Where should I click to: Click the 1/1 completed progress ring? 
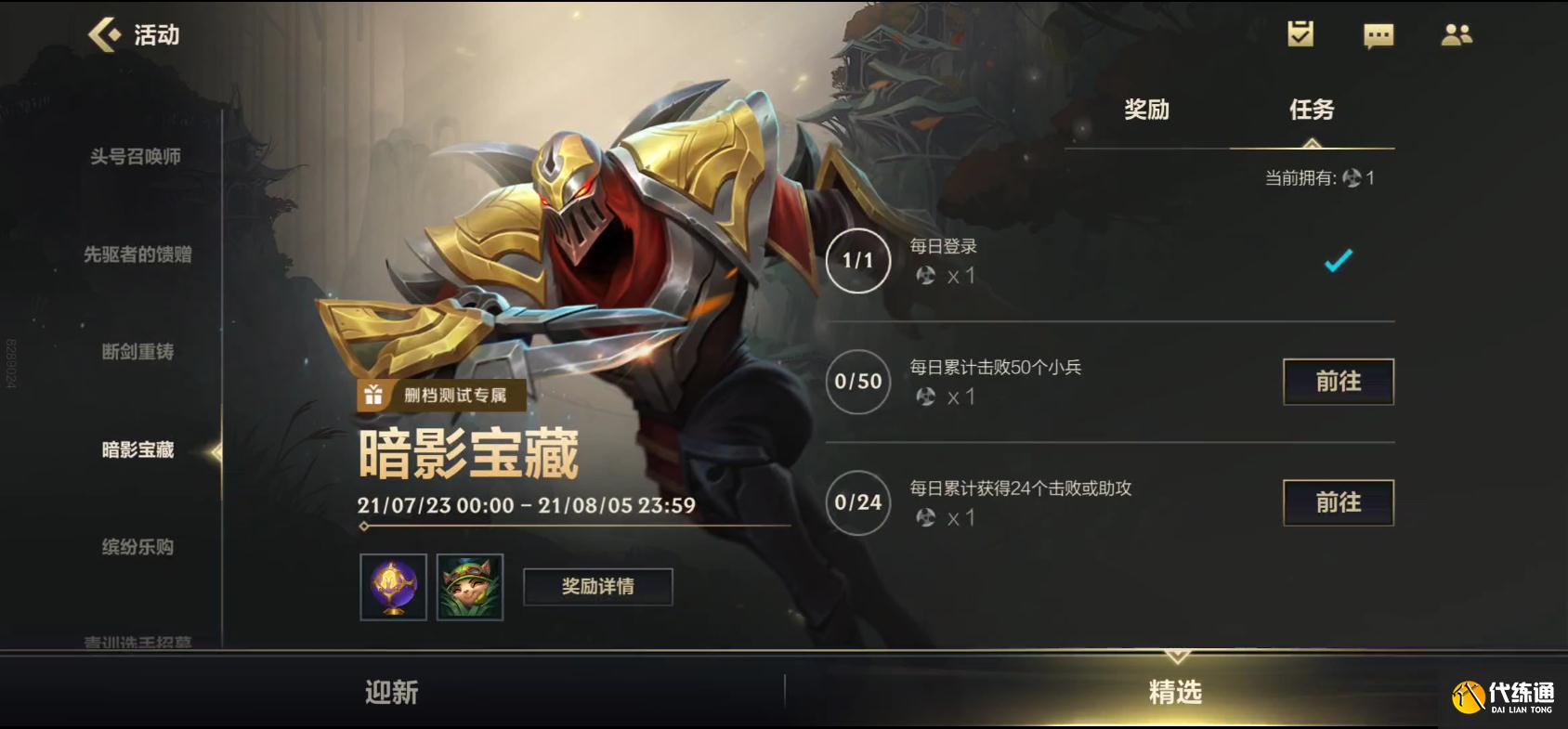click(x=856, y=262)
